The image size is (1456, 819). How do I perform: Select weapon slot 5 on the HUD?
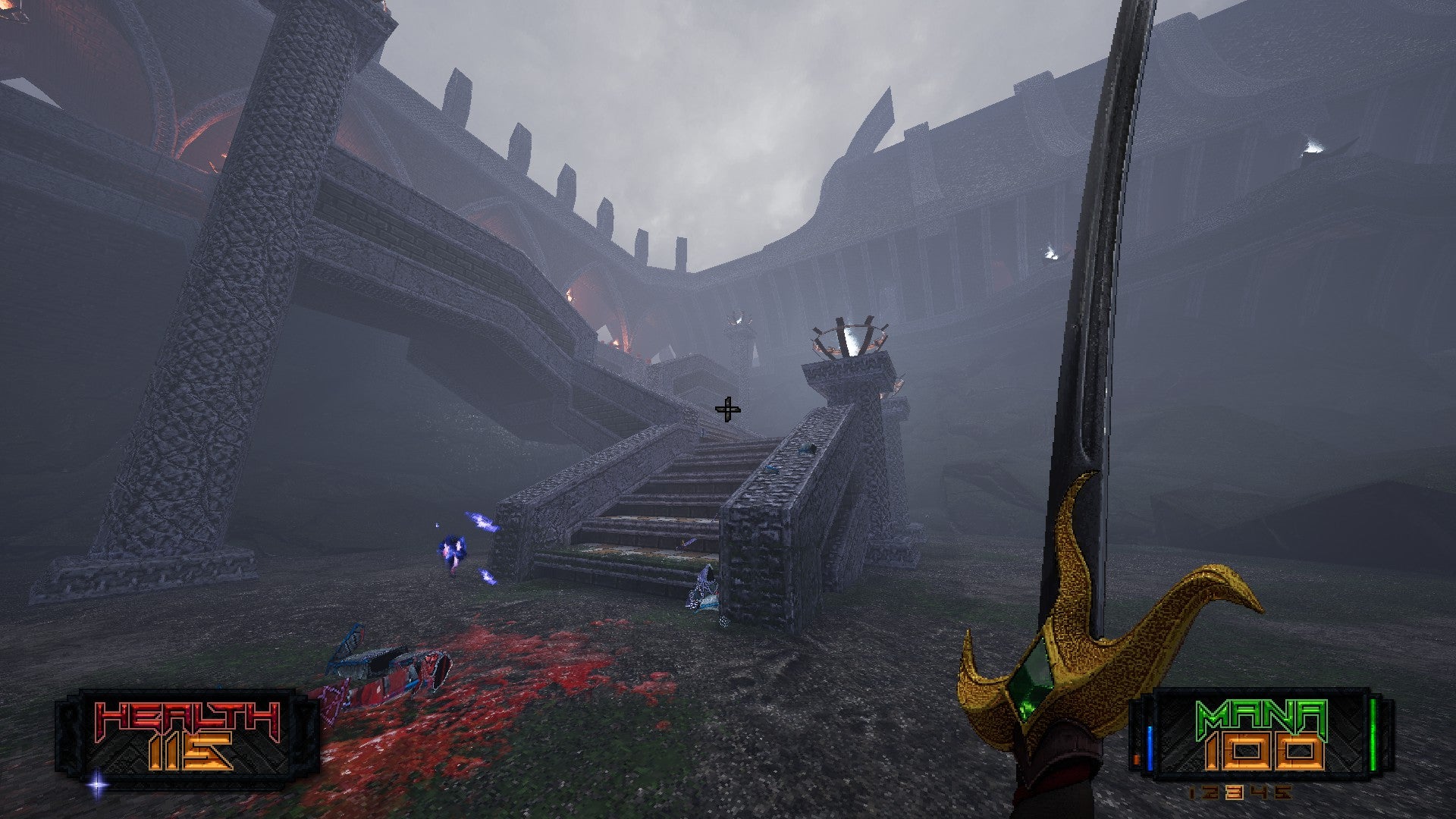[1283, 792]
